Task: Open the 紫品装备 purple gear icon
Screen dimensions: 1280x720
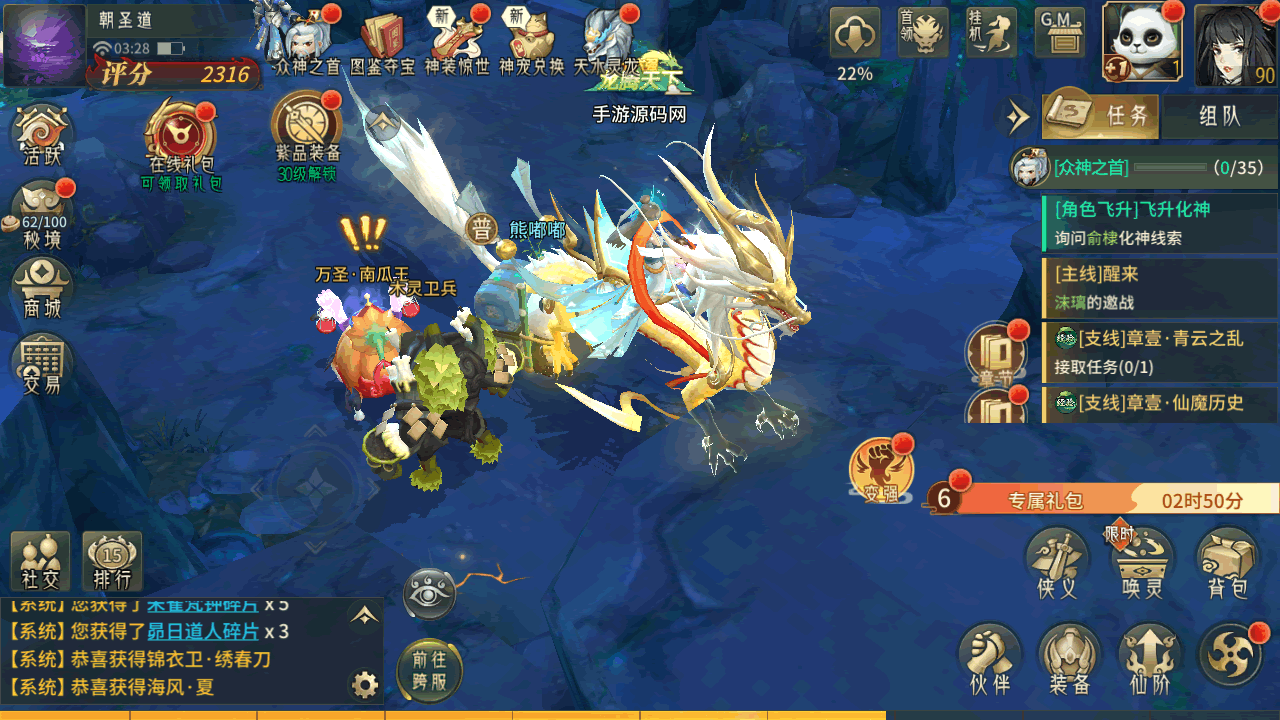Action: [x=307, y=133]
